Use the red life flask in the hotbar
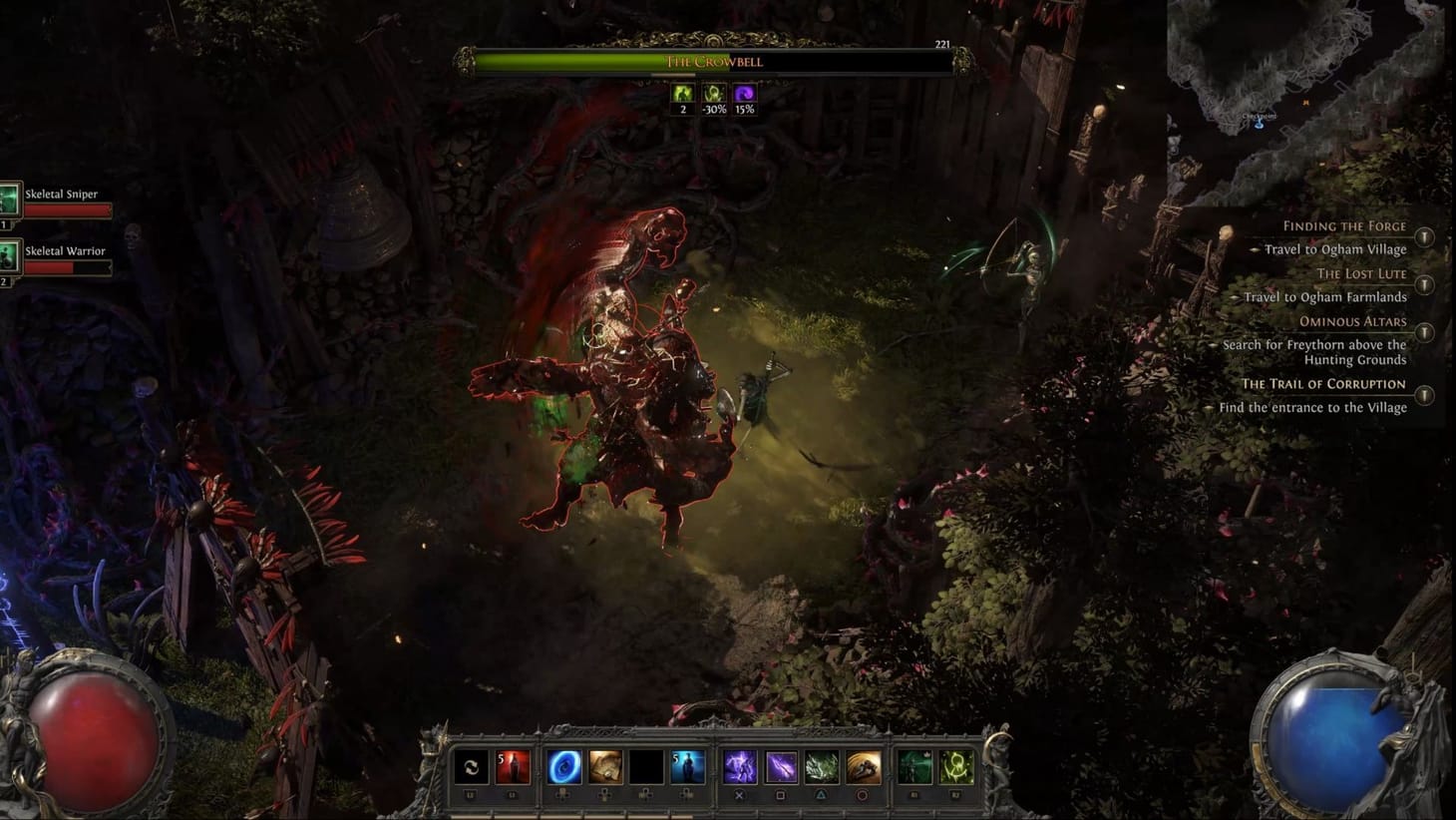This screenshot has height=820, width=1456. coord(513,768)
